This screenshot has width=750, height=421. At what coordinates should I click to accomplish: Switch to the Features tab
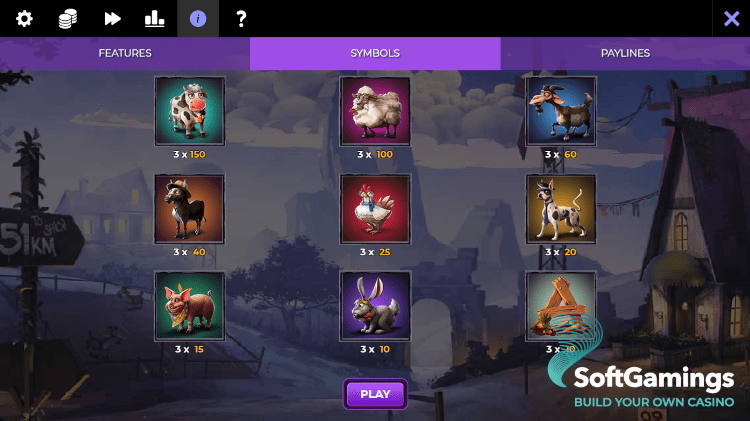pyautogui.click(x=125, y=53)
